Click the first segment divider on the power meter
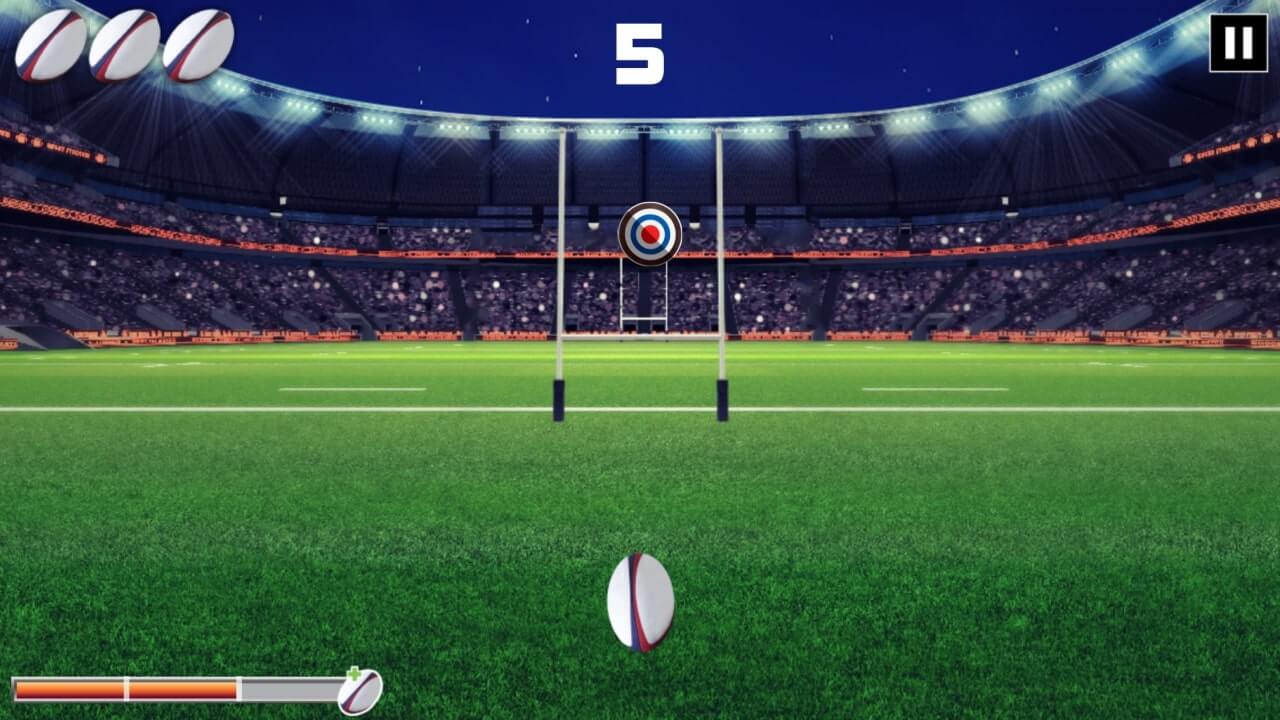Viewport: 1280px width, 720px height. click(x=127, y=688)
